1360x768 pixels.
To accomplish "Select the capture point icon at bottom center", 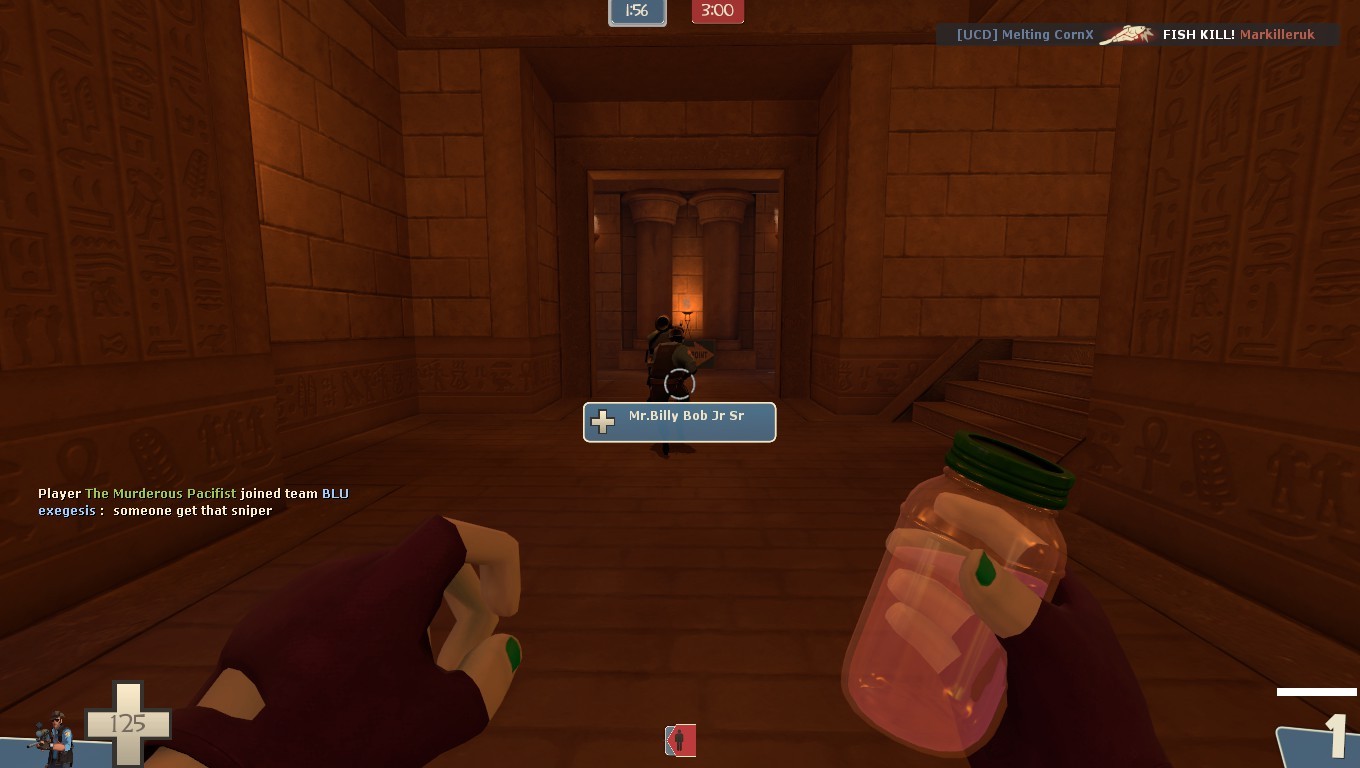I will click(x=680, y=740).
